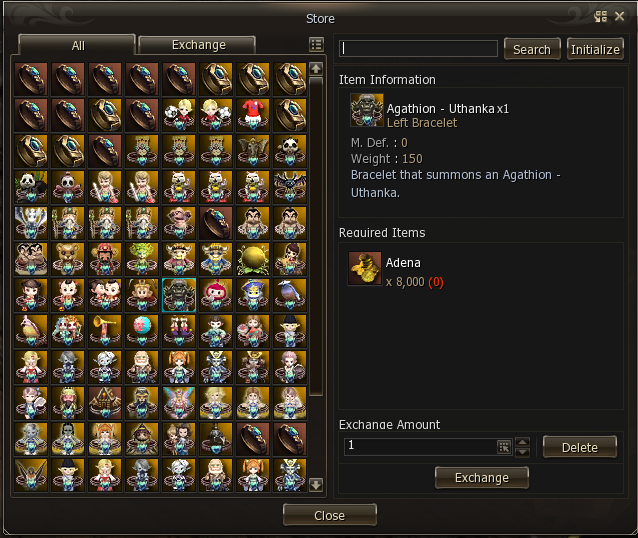Select the pink and blue ball agathion
This screenshot has height=538, width=638.
[x=142, y=330]
